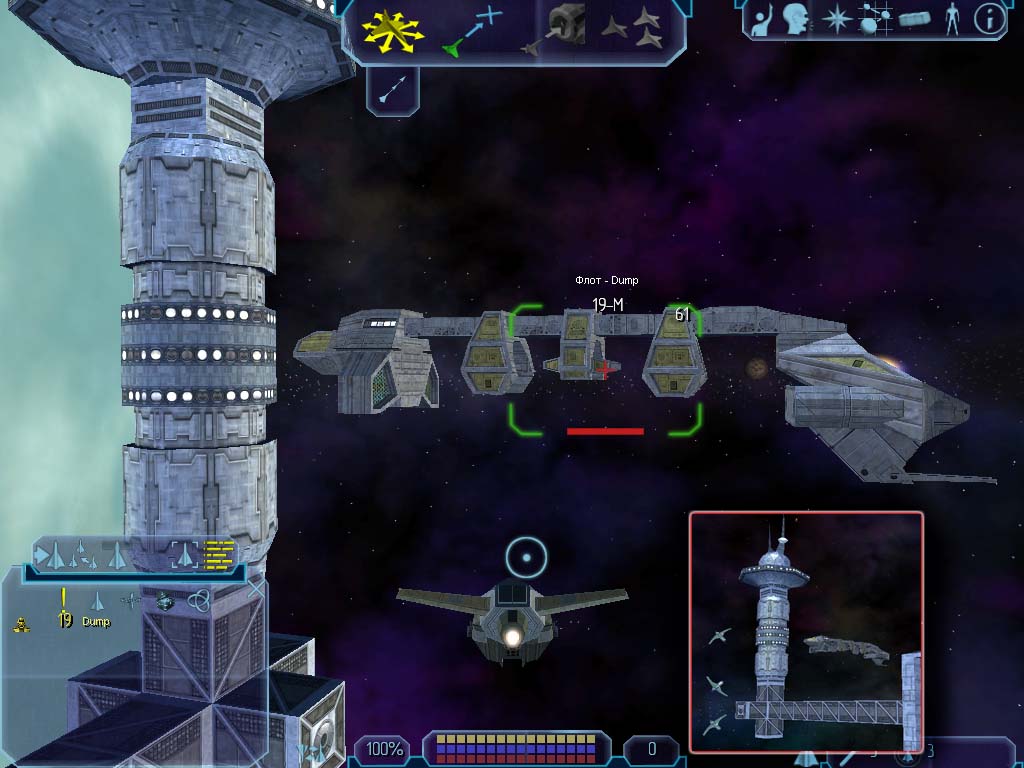Click the station camera view window
Image resolution: width=1024 pixels, height=768 pixels.
coord(805,632)
